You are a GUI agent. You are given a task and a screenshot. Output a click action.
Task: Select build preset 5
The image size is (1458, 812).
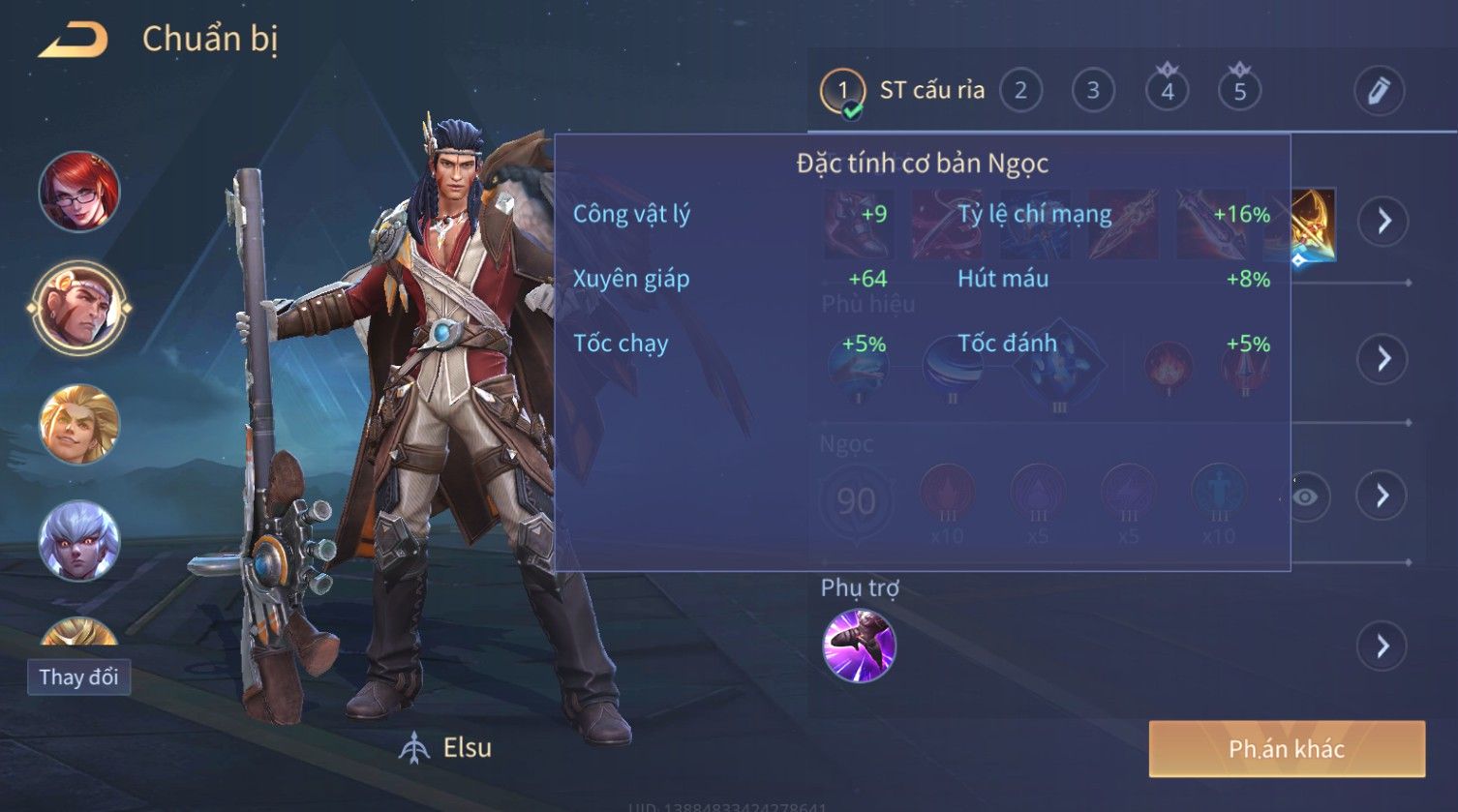[x=1239, y=91]
